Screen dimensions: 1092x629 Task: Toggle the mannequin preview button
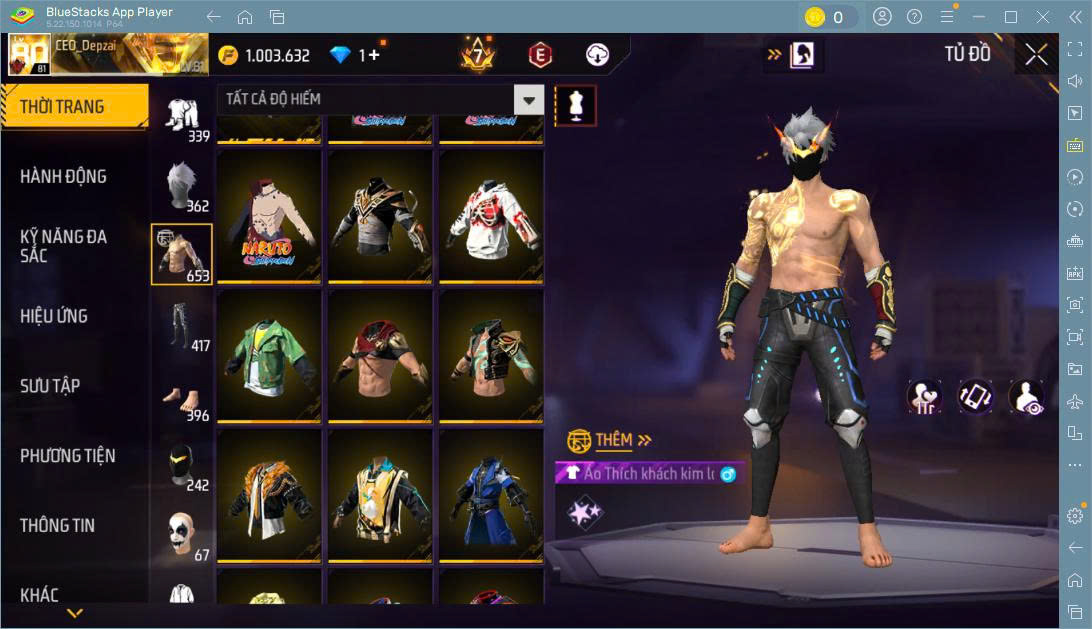[x=575, y=105]
